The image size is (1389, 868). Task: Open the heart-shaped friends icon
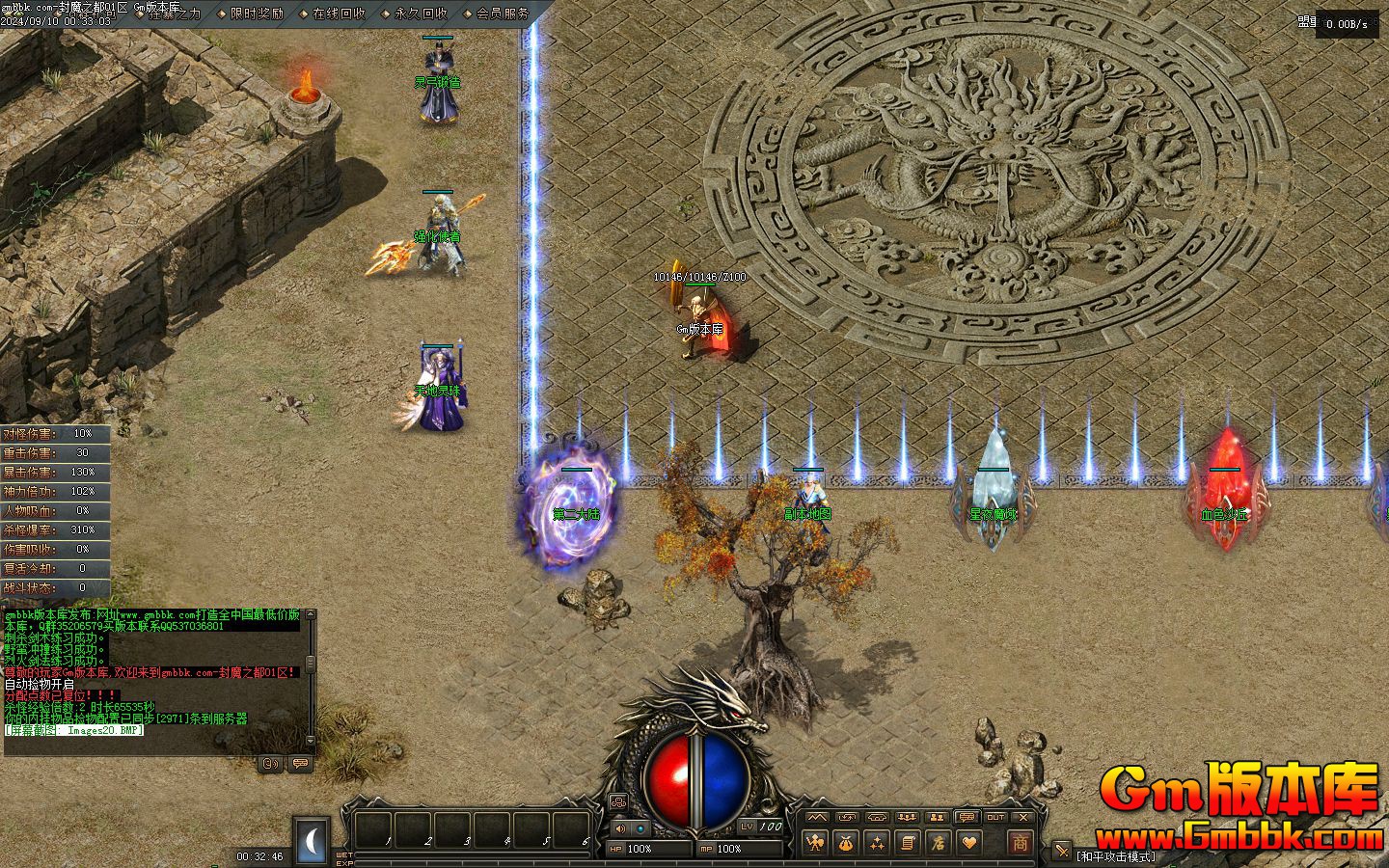[x=967, y=842]
